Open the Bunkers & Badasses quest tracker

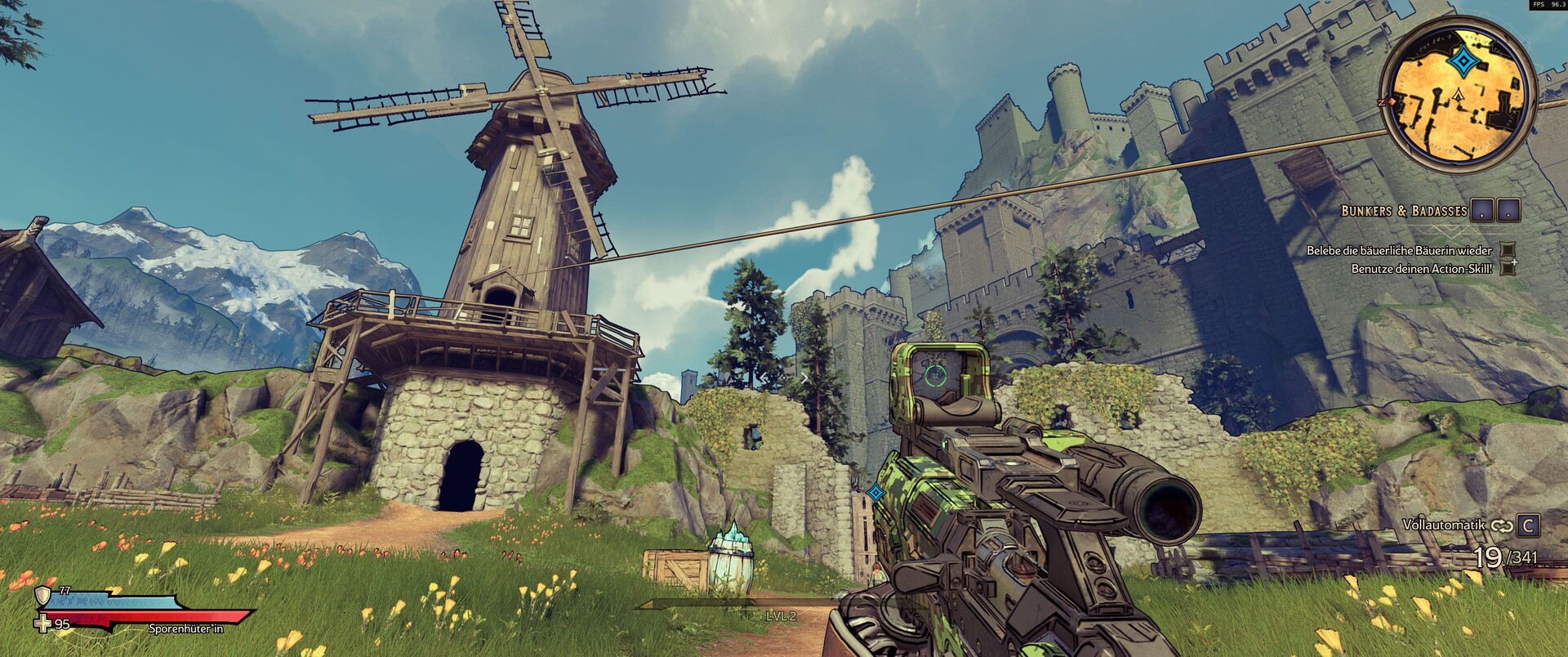point(1404,211)
